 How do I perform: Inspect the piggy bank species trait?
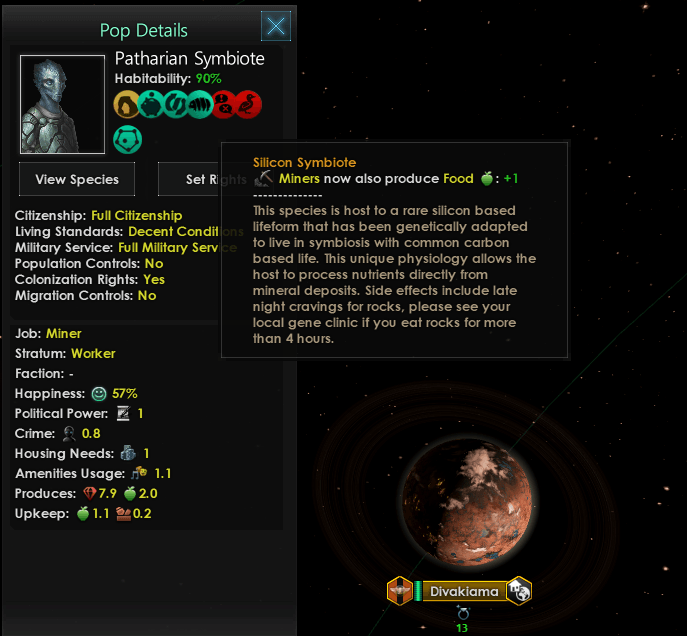(153, 104)
